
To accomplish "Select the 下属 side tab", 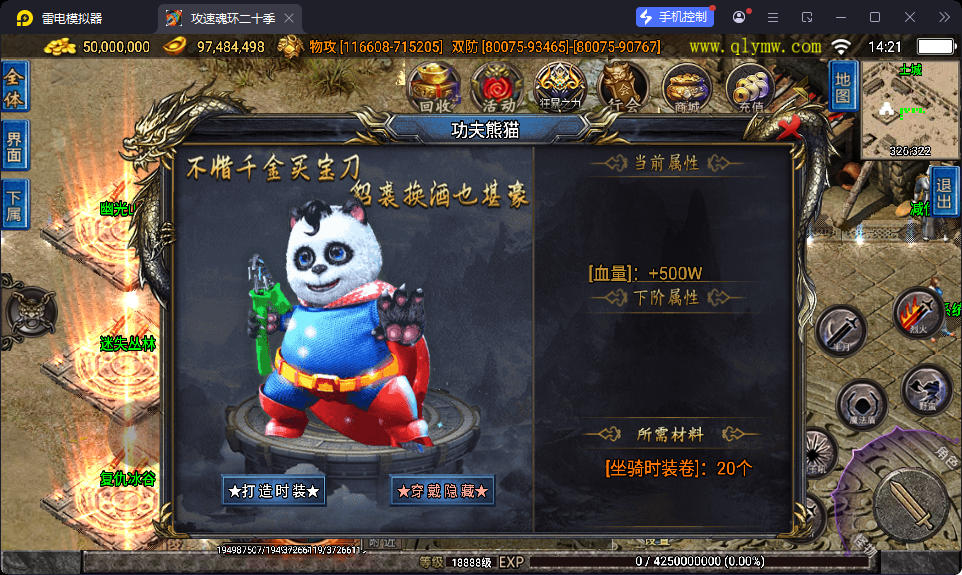I will [15, 204].
